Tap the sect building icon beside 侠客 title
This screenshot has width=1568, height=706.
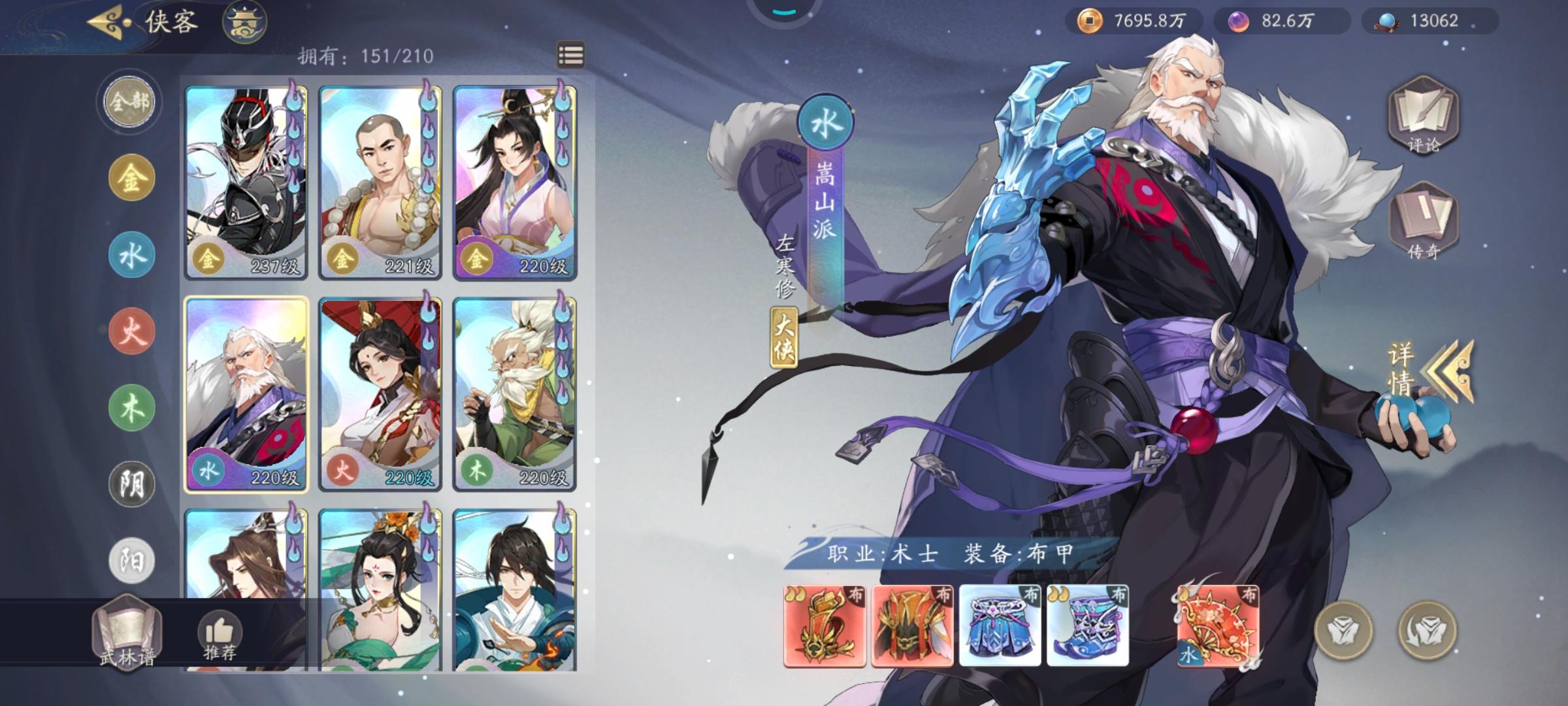[244, 22]
